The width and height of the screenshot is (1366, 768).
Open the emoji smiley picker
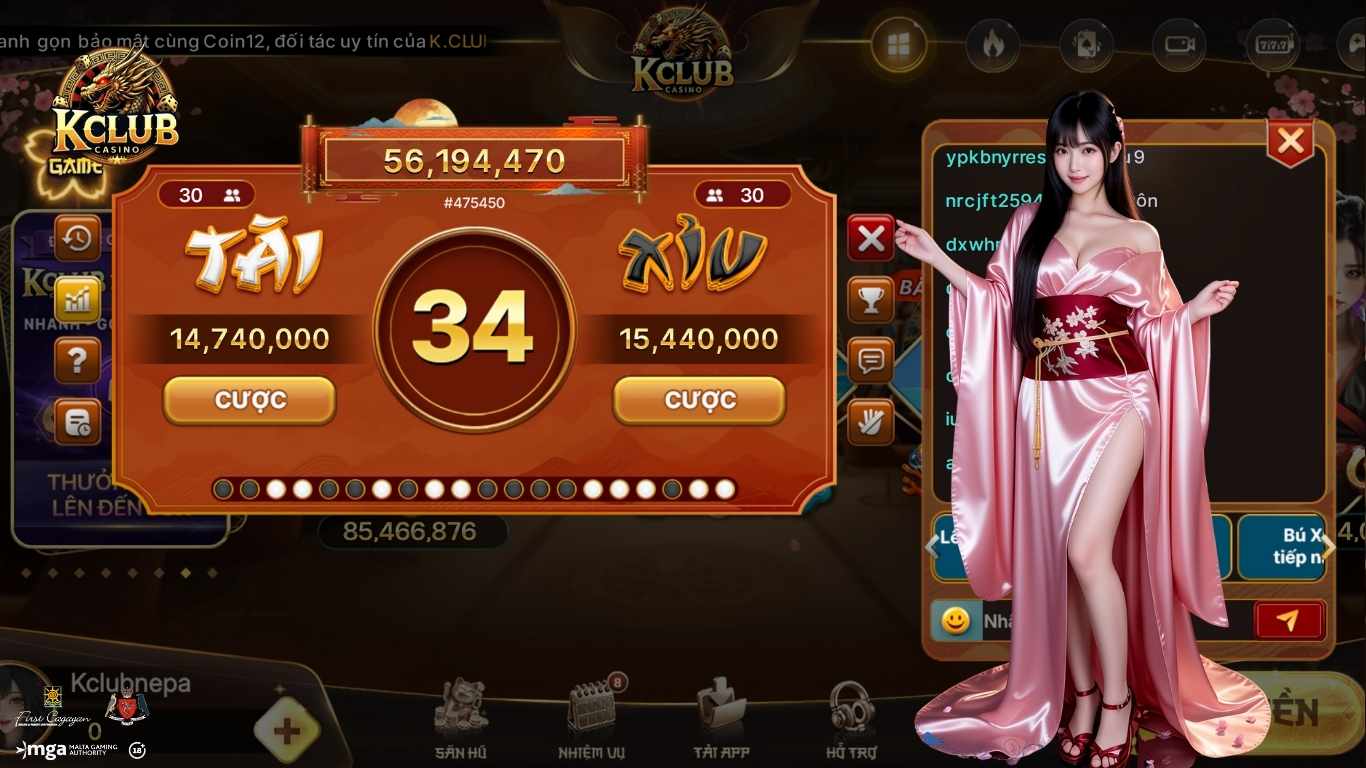(x=955, y=621)
